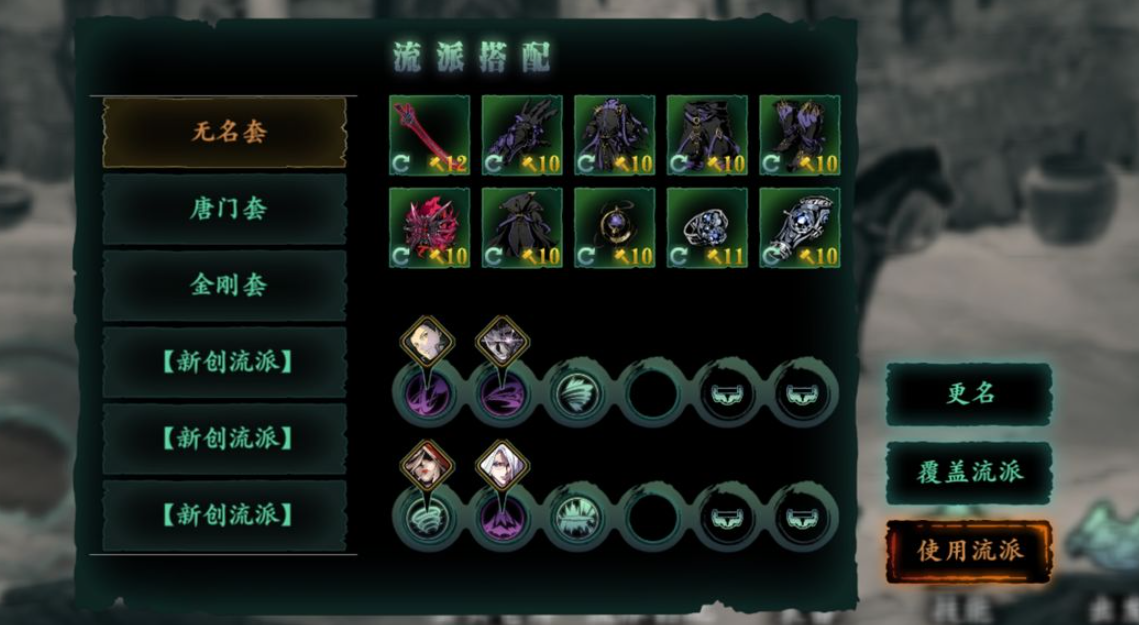Apply loadout with 使用流派 button
The width and height of the screenshot is (1139, 625).
coord(969,550)
